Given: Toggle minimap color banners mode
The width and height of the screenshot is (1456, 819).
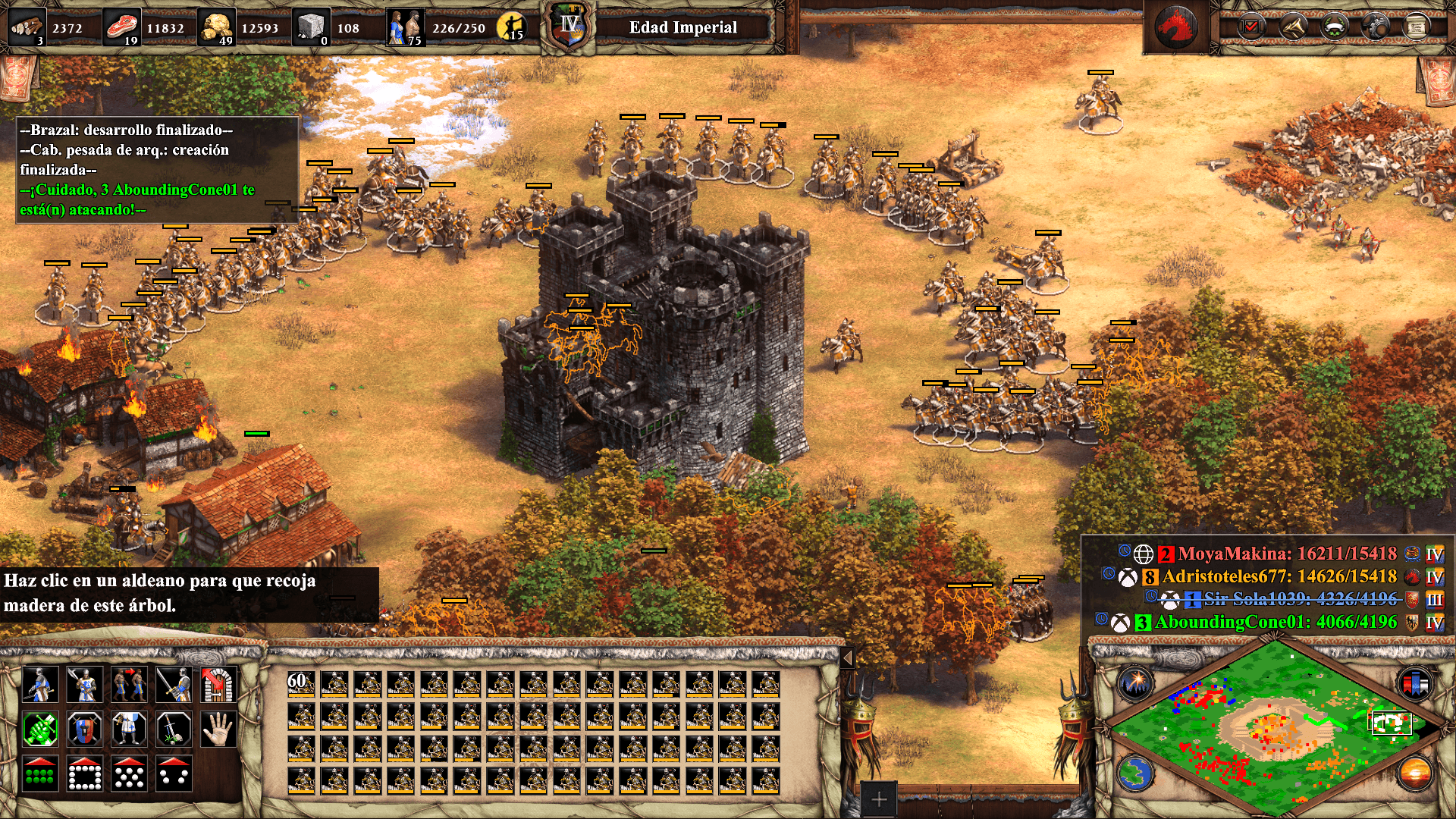Looking at the screenshot, I should [1415, 682].
